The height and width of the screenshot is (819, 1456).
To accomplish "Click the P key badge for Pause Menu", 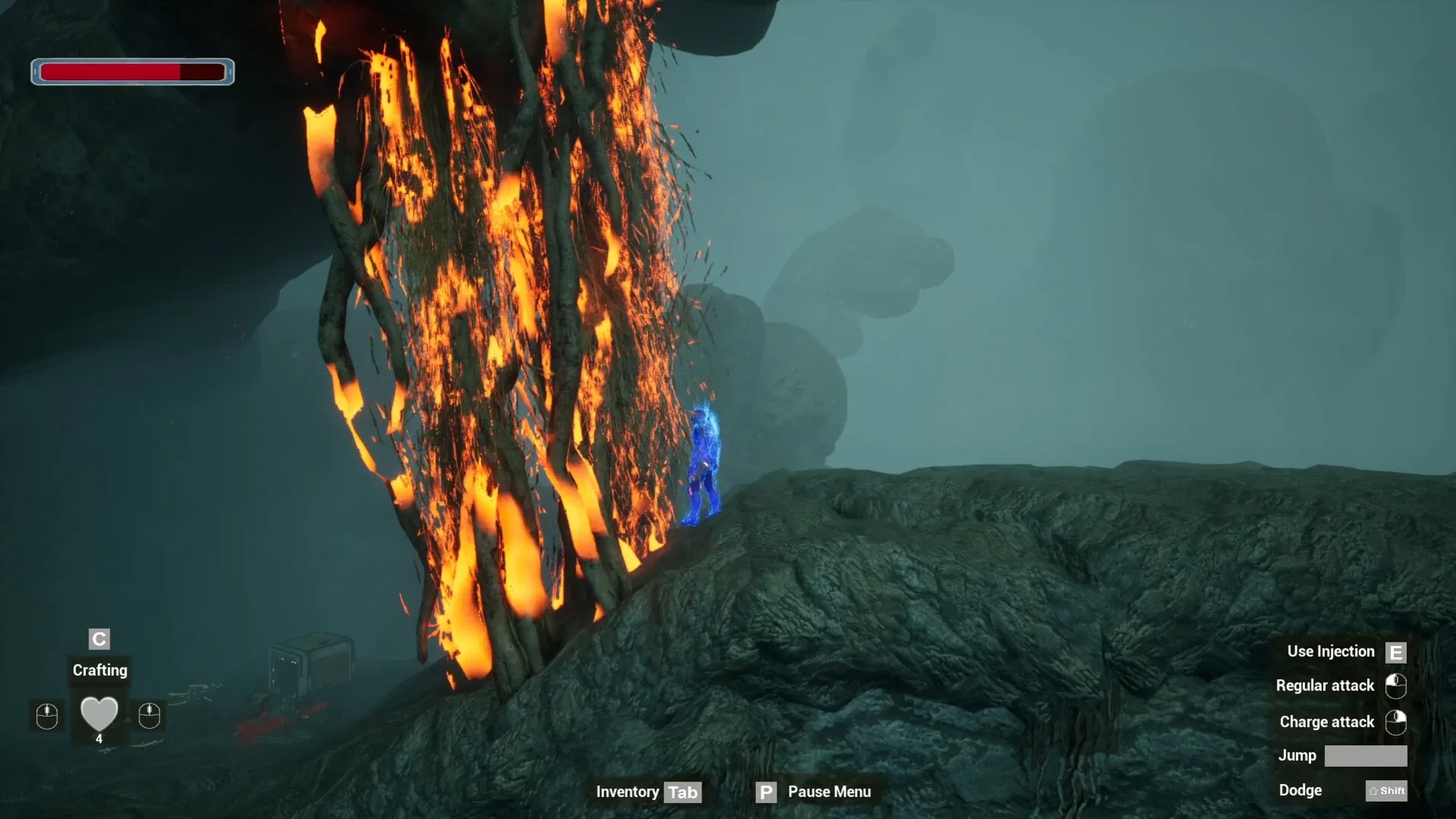I will tap(766, 792).
